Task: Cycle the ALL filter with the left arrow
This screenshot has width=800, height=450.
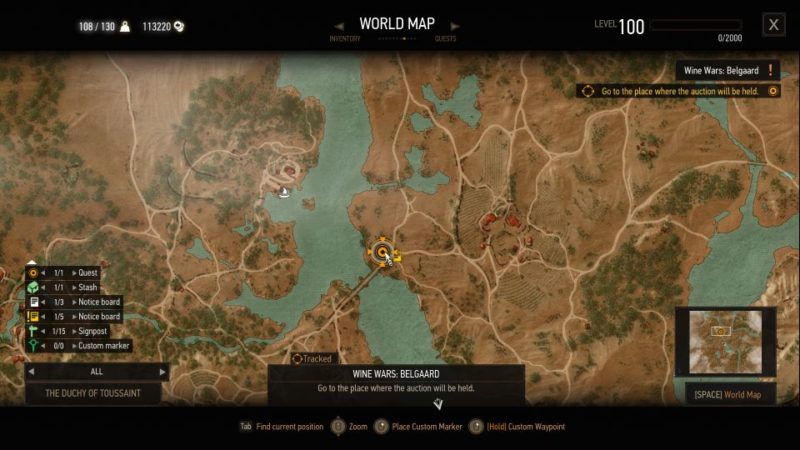Action: pyautogui.click(x=31, y=371)
